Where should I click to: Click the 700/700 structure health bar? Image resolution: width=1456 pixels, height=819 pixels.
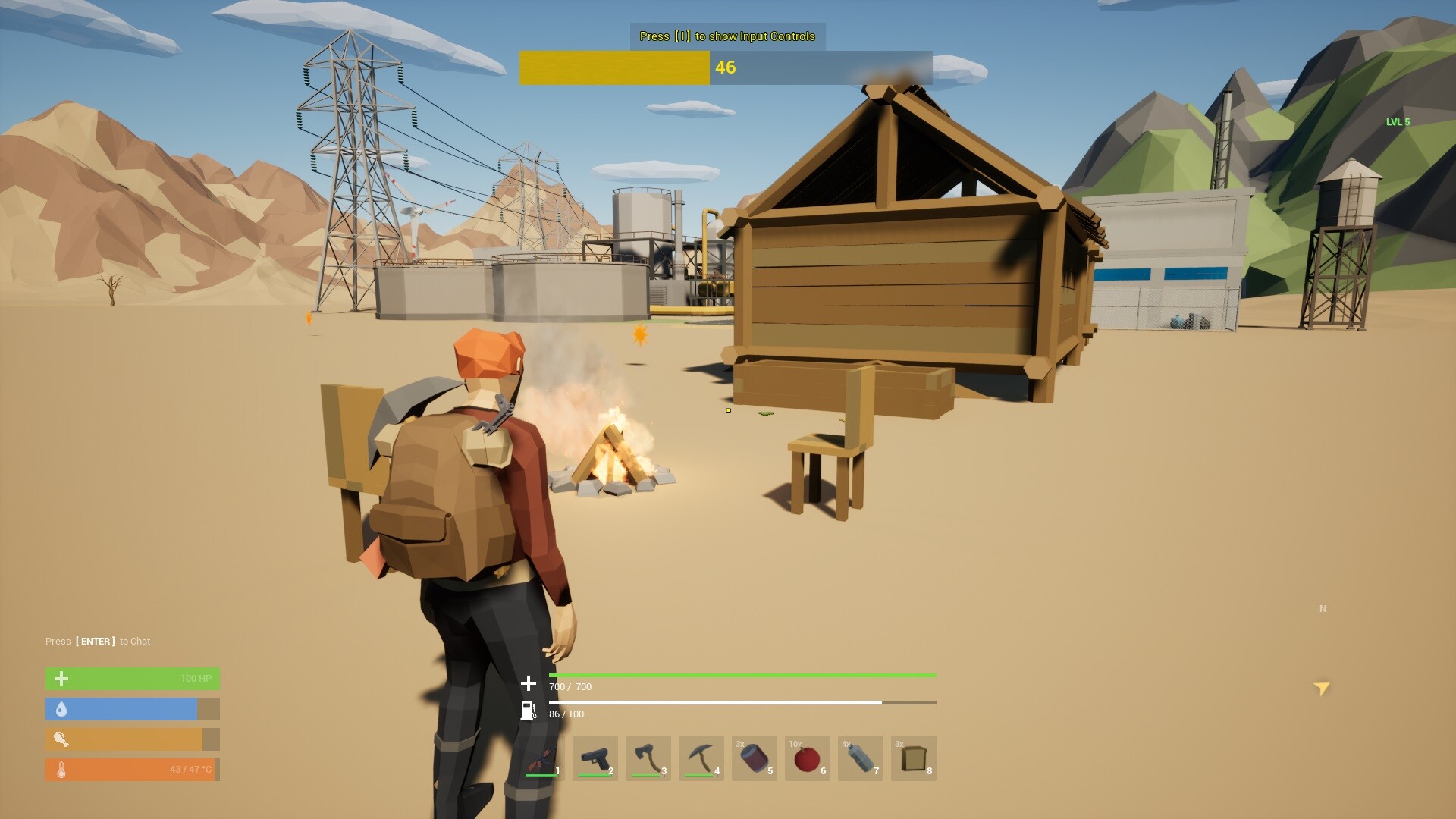743,675
